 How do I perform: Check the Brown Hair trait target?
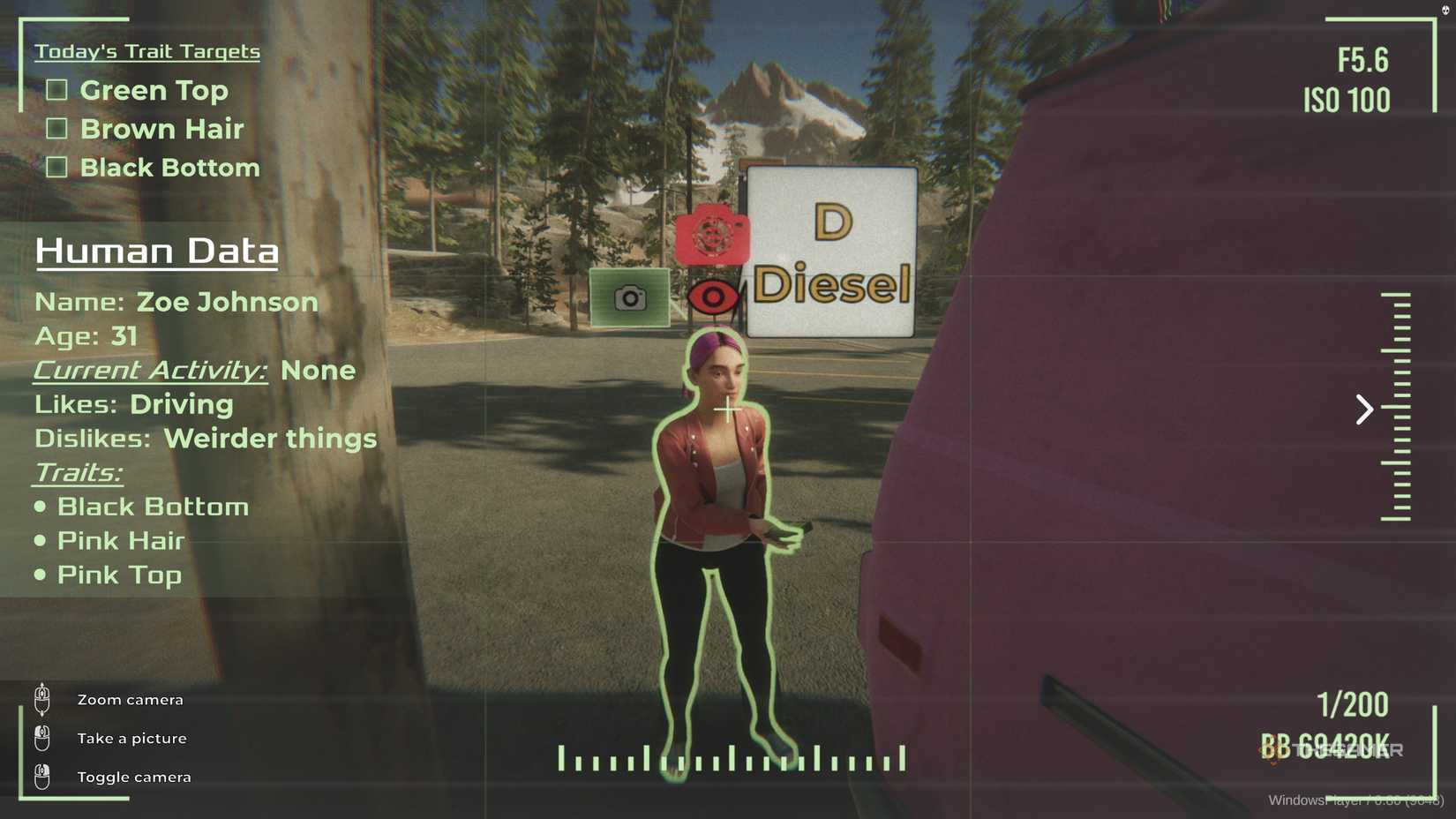56,128
